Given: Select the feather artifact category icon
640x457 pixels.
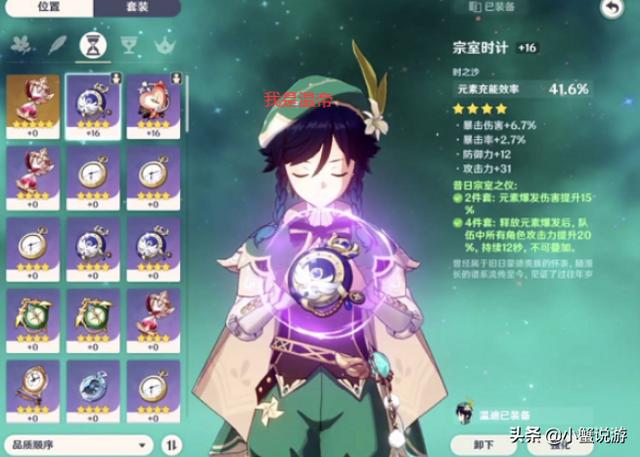Looking at the screenshot, I should click(58, 44).
